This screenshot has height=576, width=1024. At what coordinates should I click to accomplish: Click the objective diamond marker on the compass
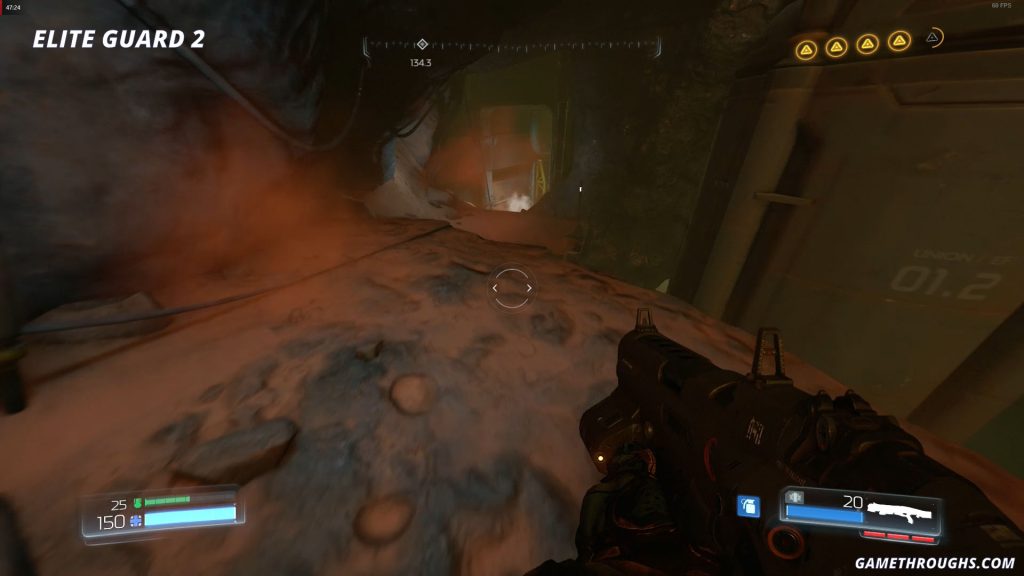422,44
